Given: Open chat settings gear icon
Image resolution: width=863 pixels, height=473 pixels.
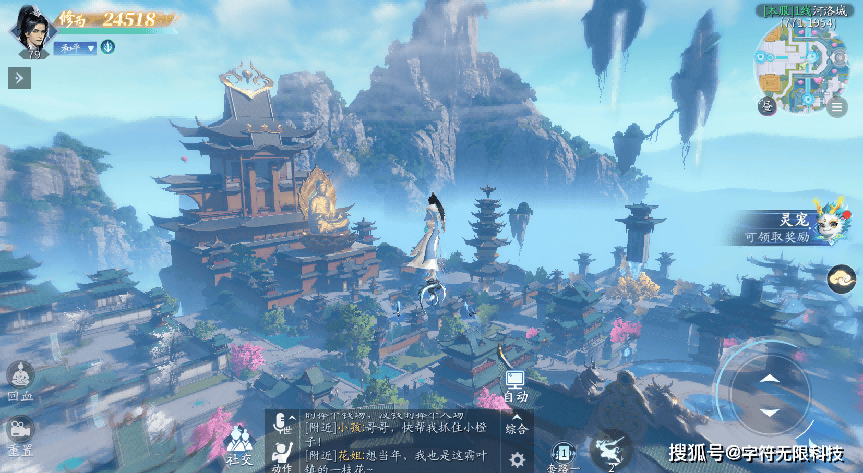Looking at the screenshot, I should click(x=516, y=459).
